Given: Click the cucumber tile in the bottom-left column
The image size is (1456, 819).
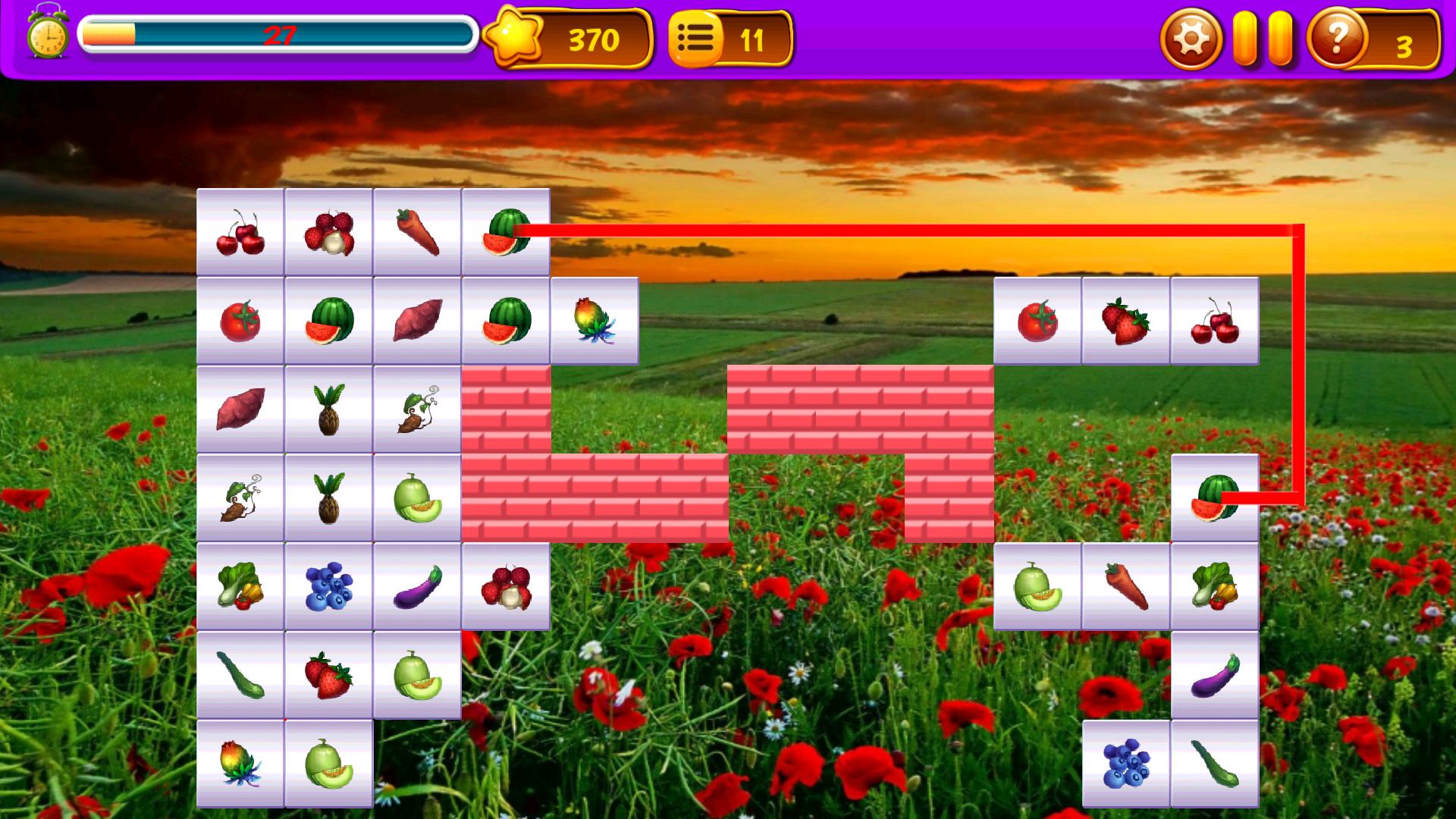Looking at the screenshot, I should tap(240, 675).
